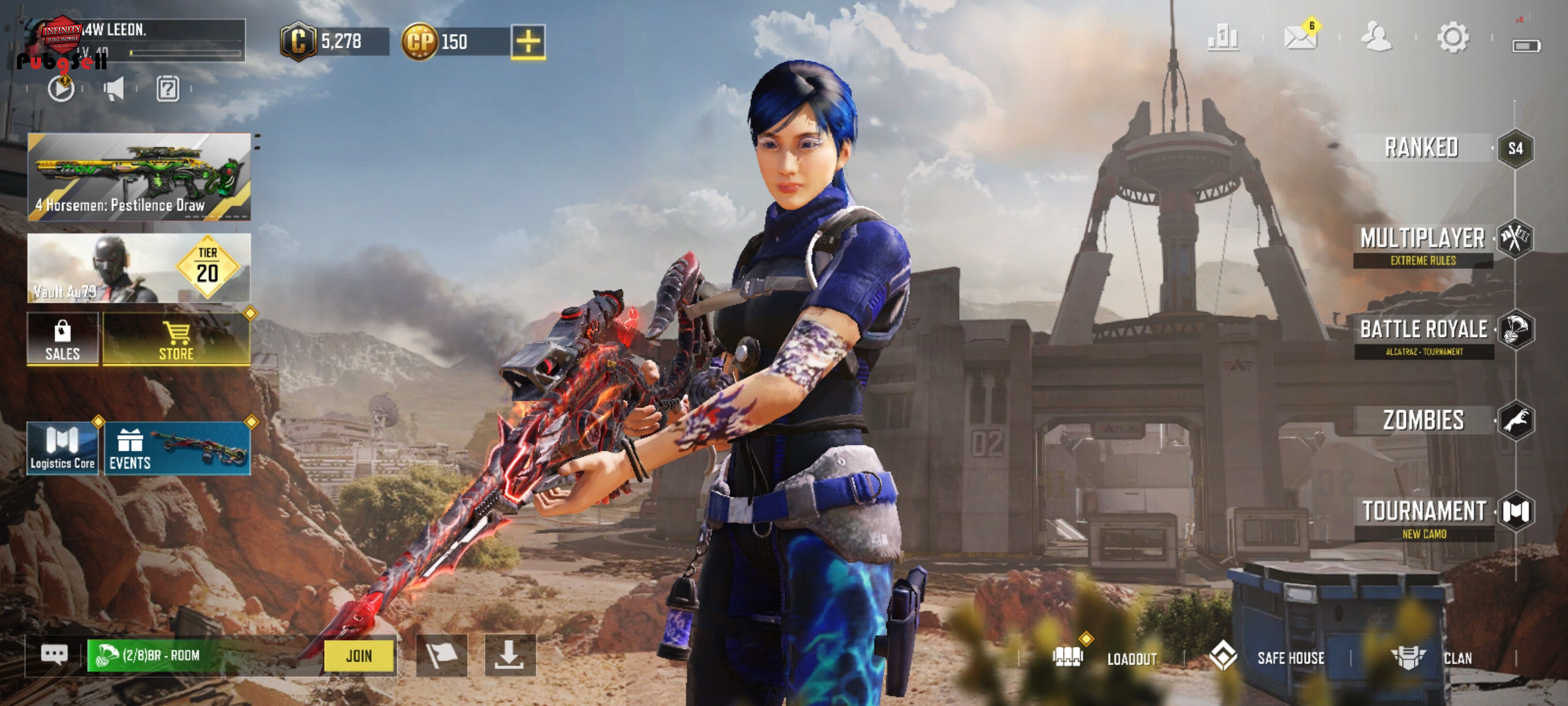
Task: Visit the Store
Action: pos(176,339)
